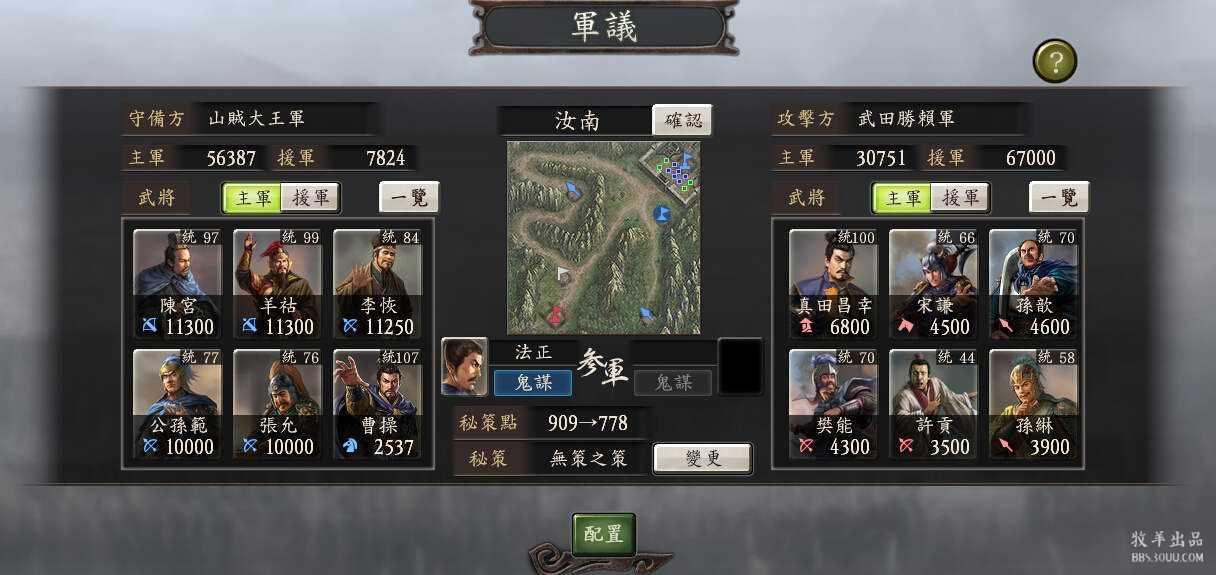Show defender's 一覽 officer list
This screenshot has width=1216, height=575.
click(x=409, y=197)
